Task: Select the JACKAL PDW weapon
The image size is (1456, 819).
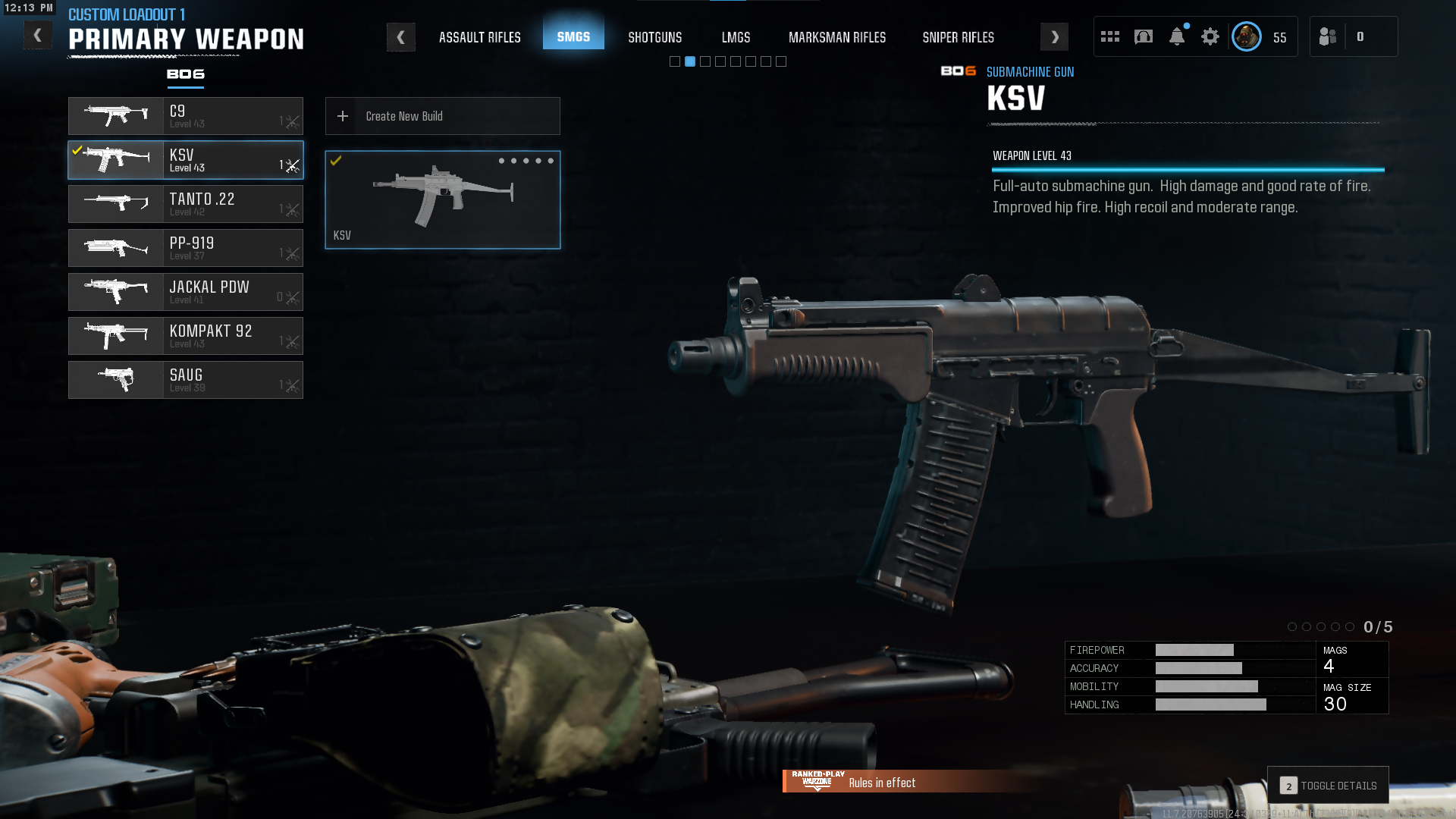Action: [x=186, y=292]
